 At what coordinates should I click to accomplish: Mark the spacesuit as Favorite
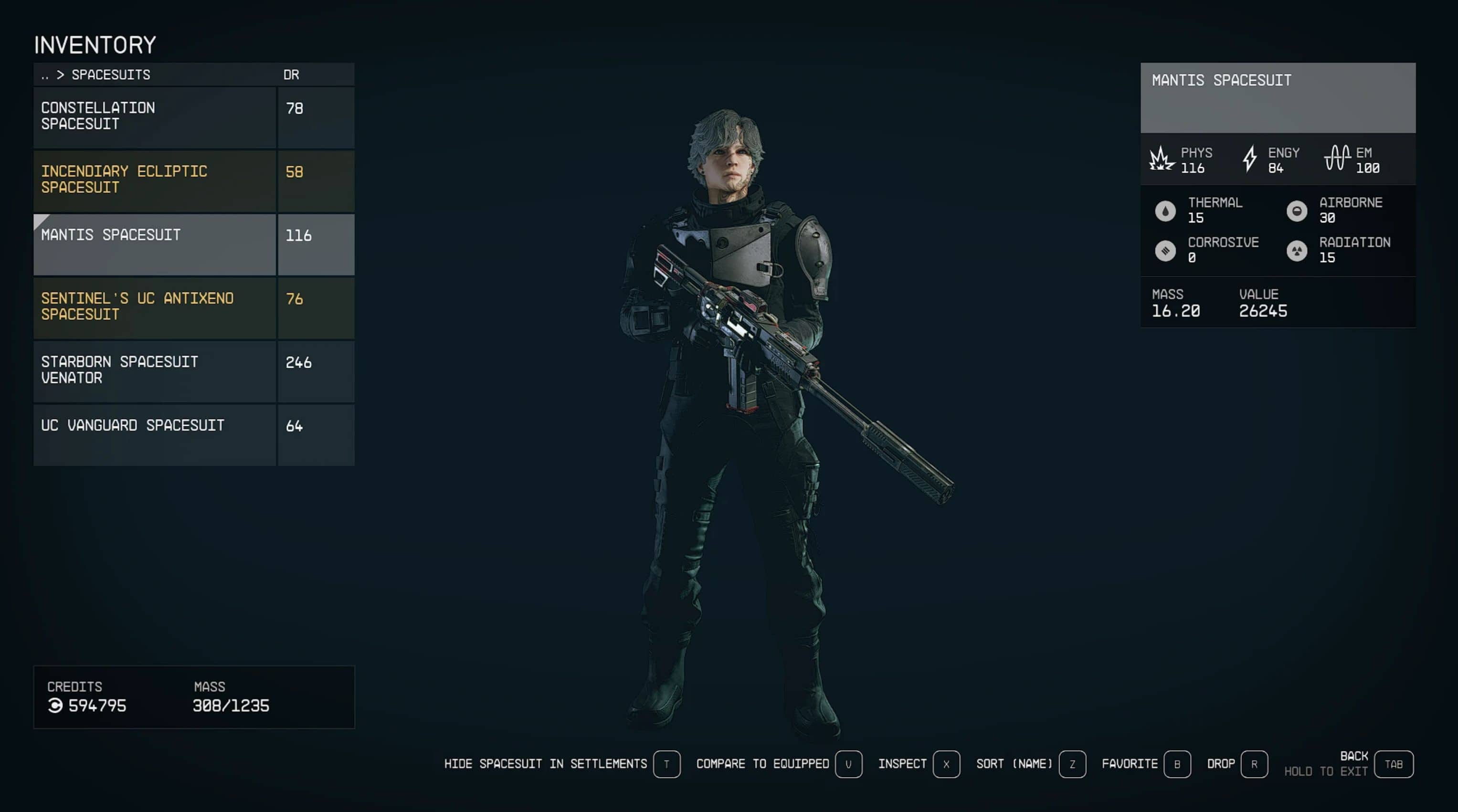(1177, 764)
